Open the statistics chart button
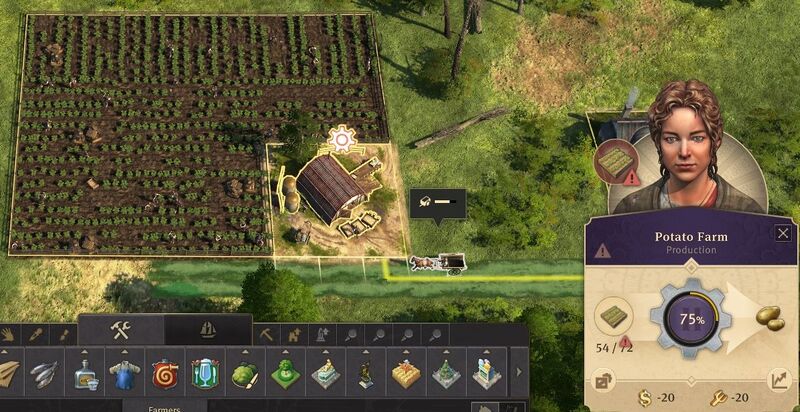 (778, 379)
